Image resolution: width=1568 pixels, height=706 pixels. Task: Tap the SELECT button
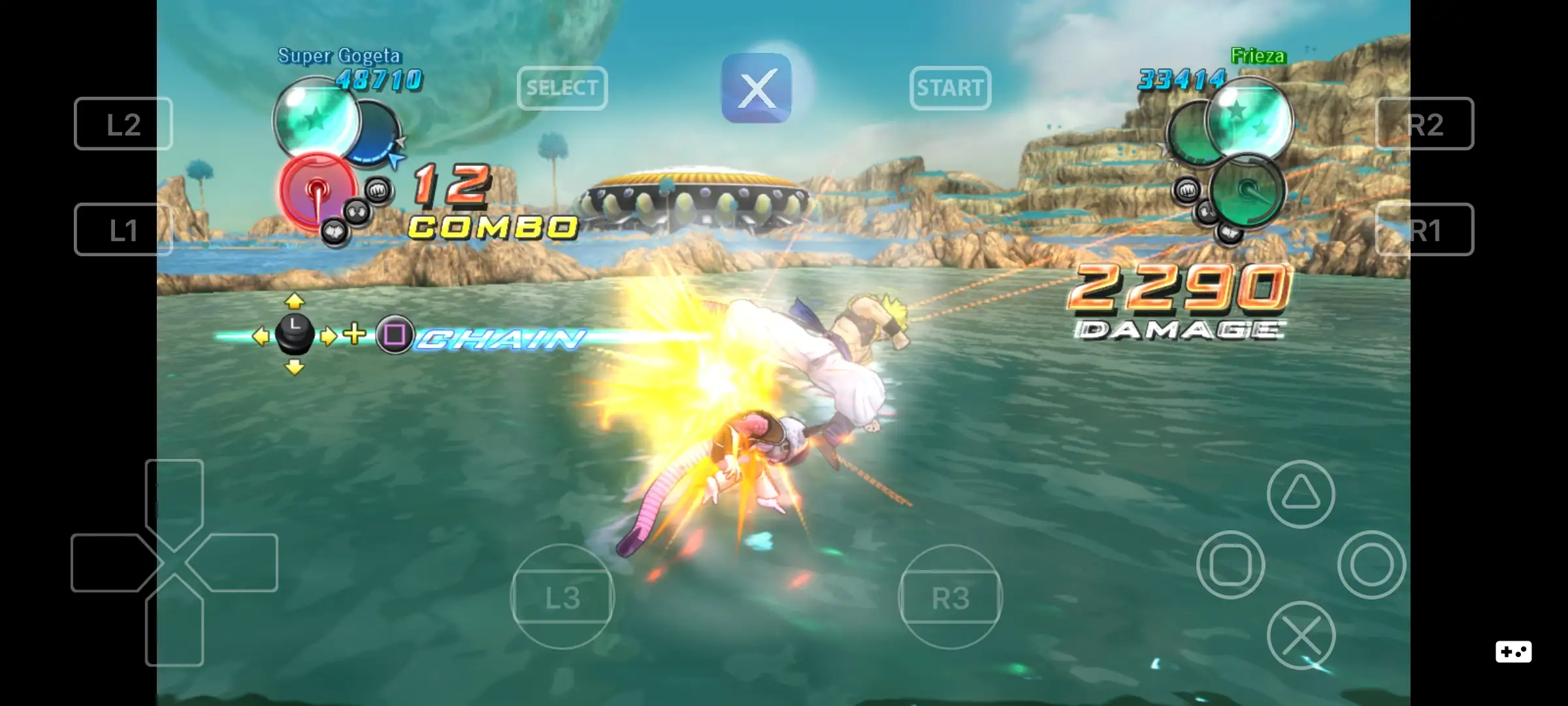click(x=563, y=88)
